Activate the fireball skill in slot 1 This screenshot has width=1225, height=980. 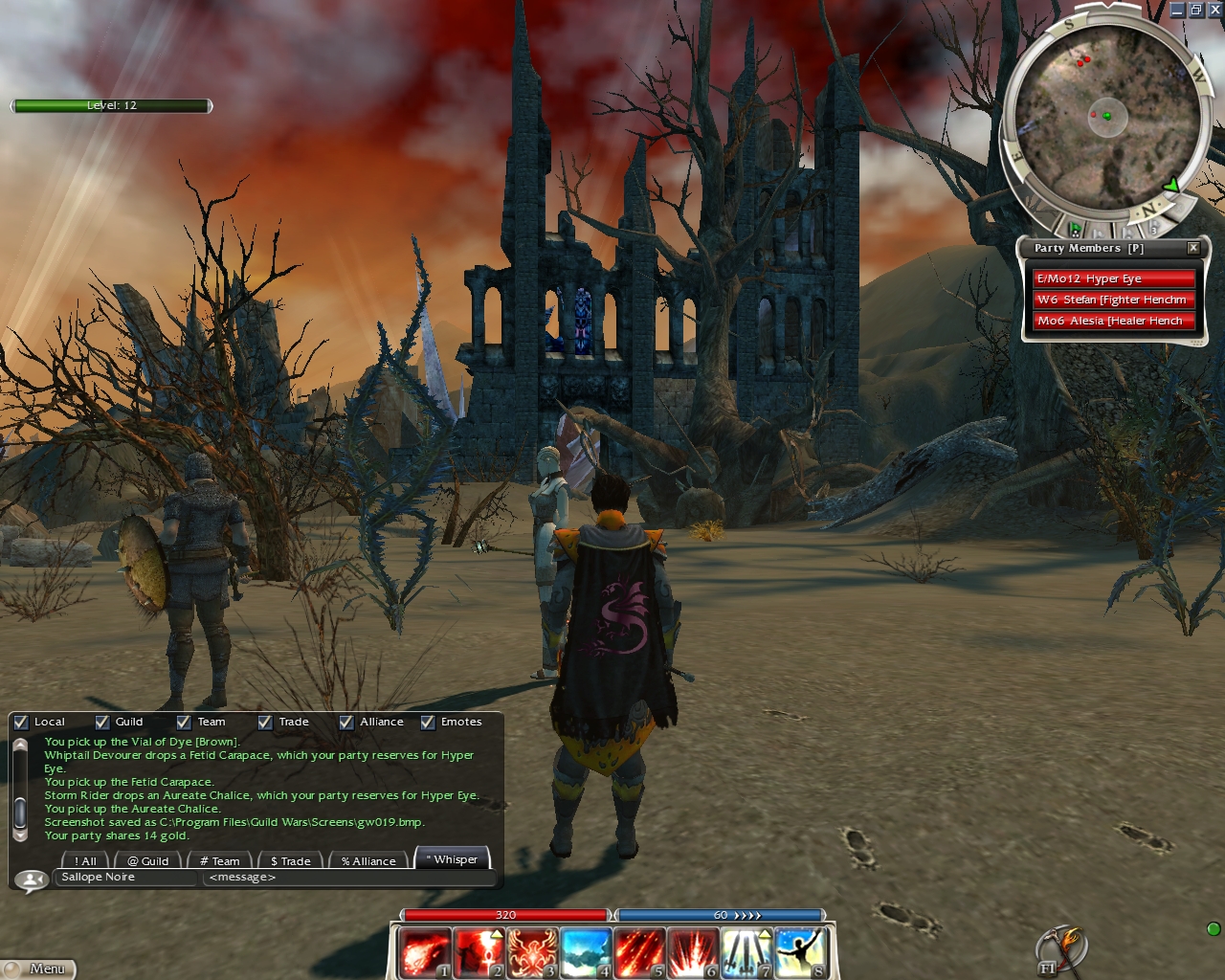[x=424, y=952]
